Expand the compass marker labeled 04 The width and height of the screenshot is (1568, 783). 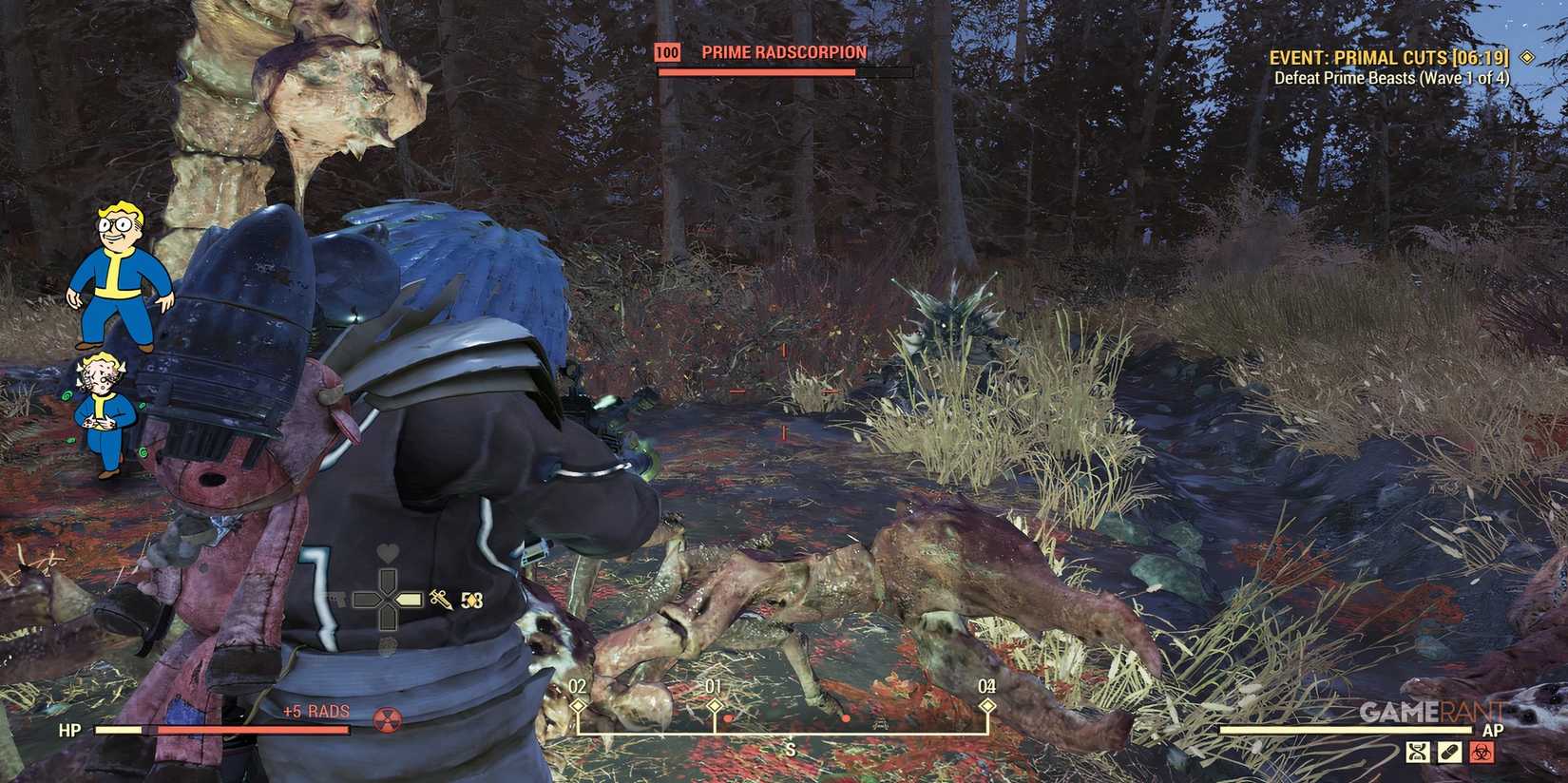[x=985, y=703]
